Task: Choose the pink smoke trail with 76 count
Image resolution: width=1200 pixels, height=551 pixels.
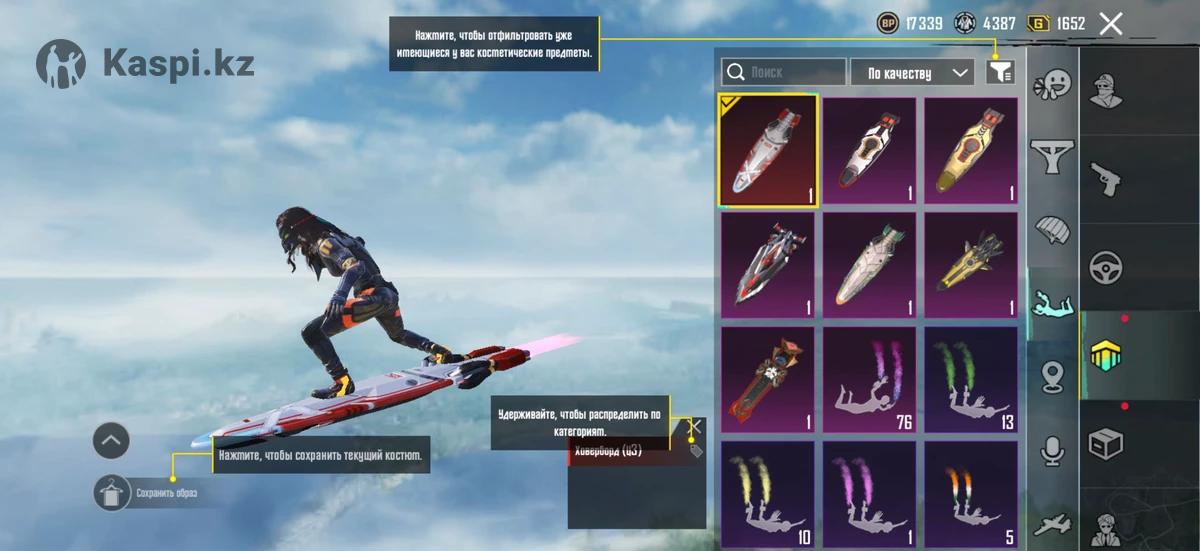Action: [x=869, y=381]
